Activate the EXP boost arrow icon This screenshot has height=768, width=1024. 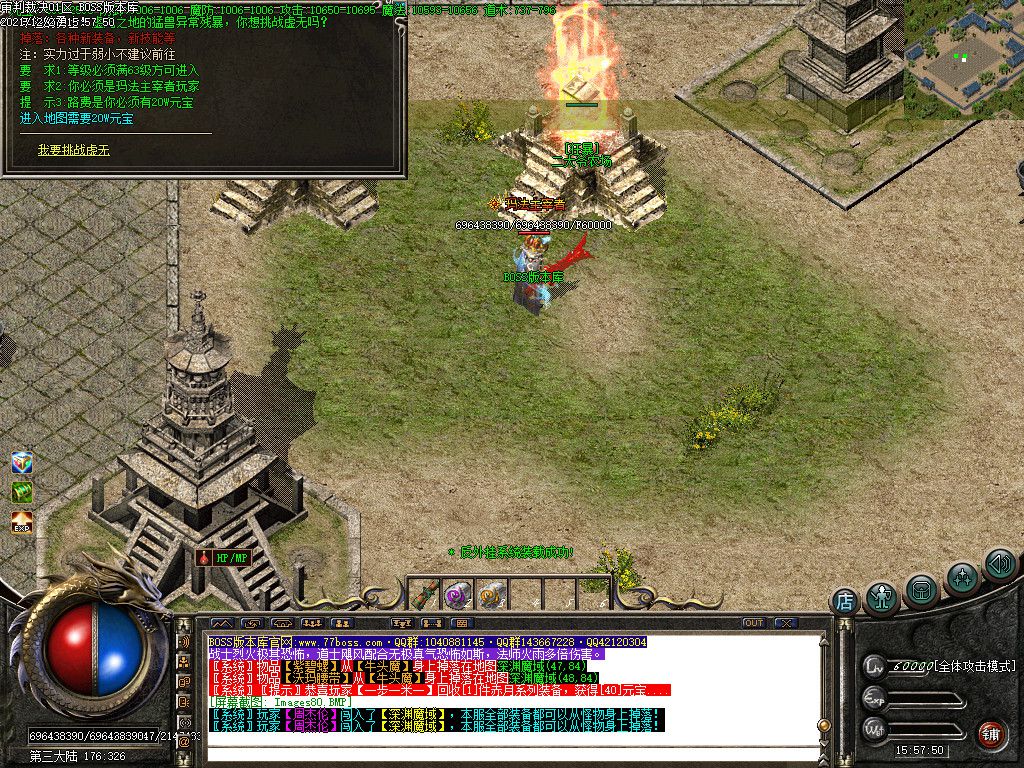coord(22,521)
